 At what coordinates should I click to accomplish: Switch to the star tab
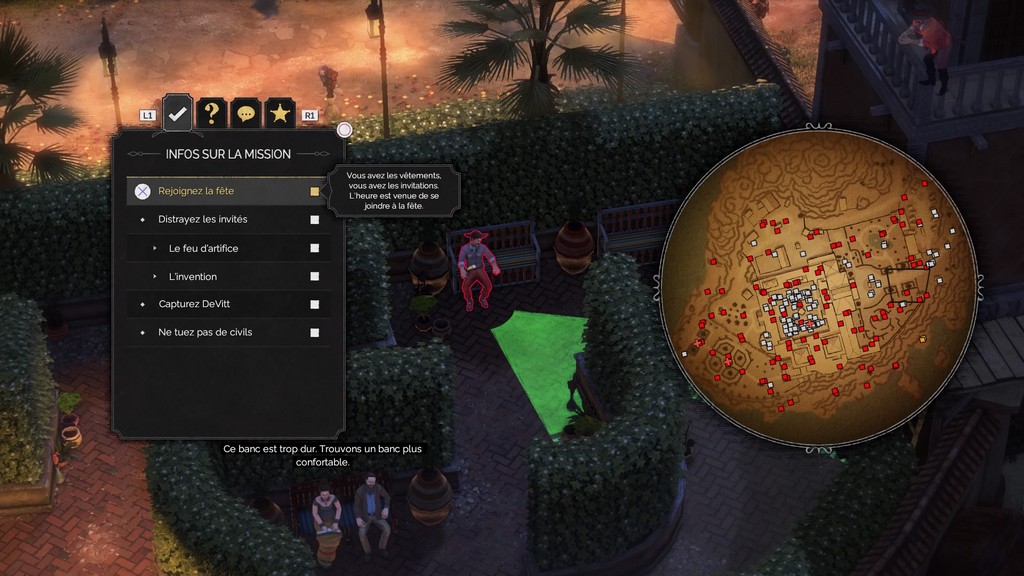click(280, 114)
